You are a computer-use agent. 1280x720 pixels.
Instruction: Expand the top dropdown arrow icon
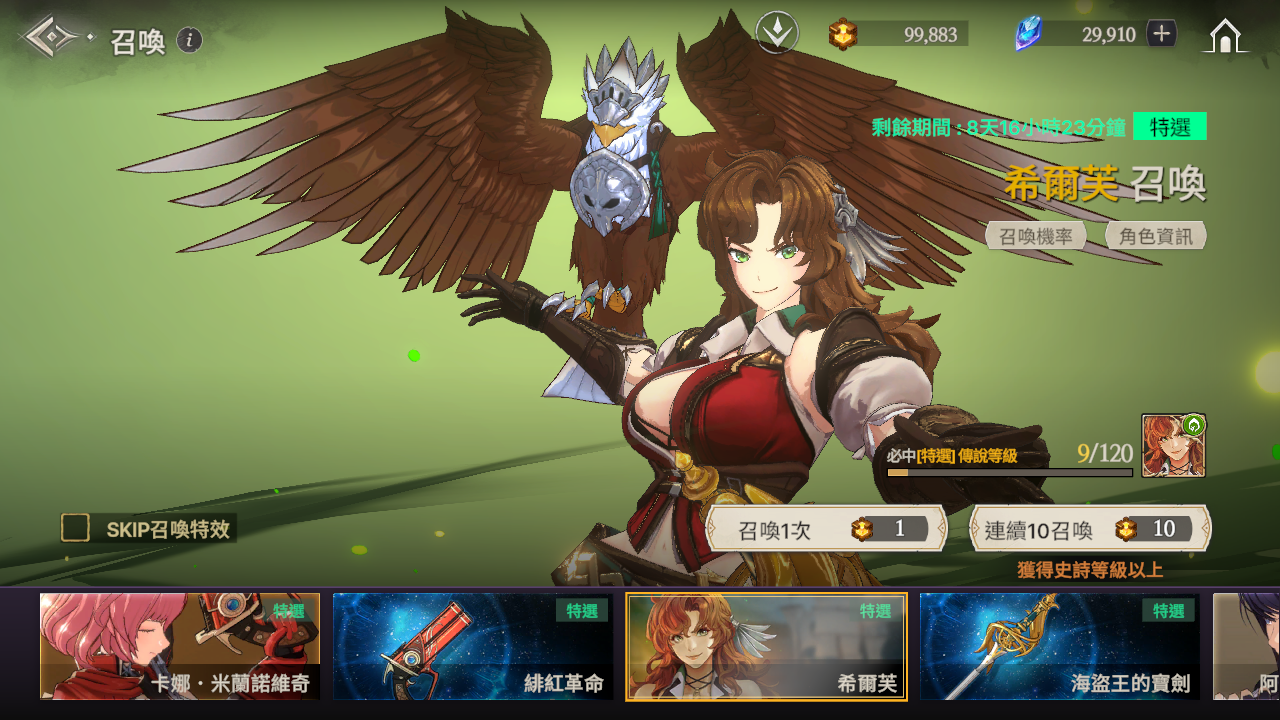776,34
